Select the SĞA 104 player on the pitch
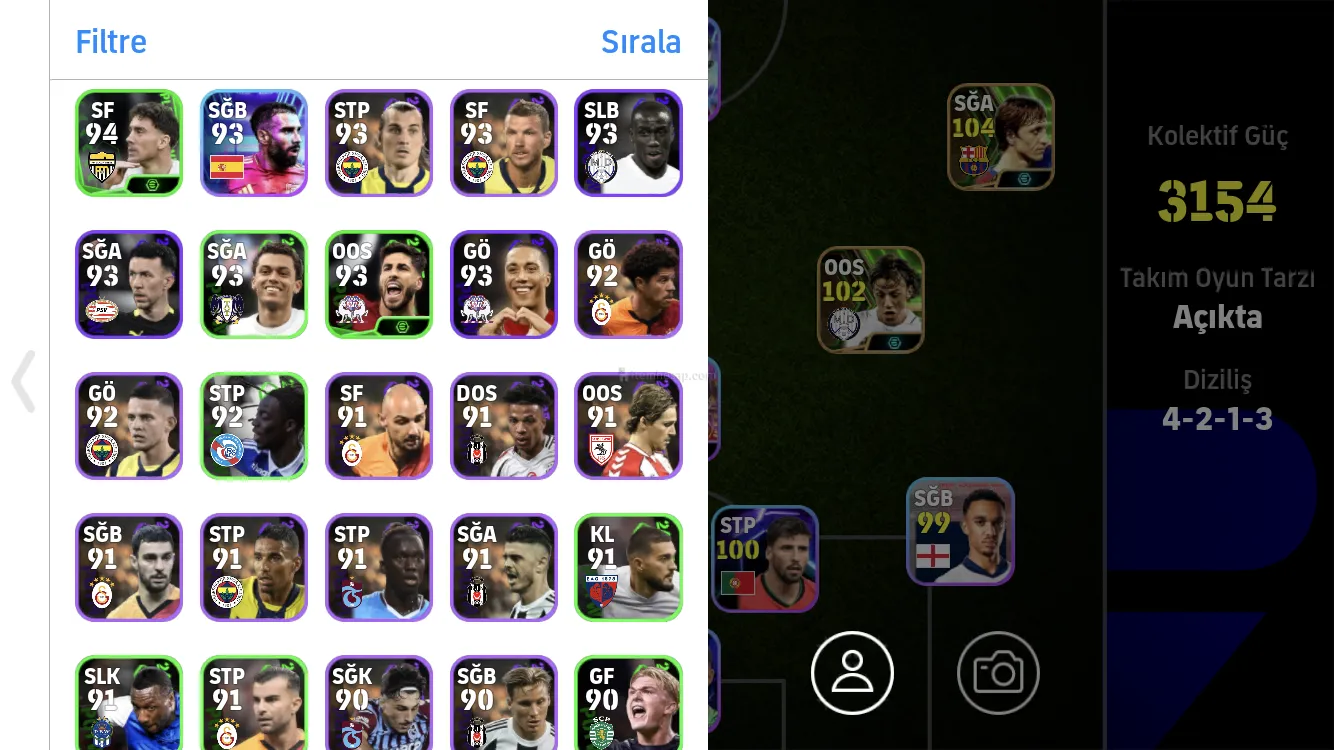Viewport: 1334px width, 750px height. pos(1000,137)
